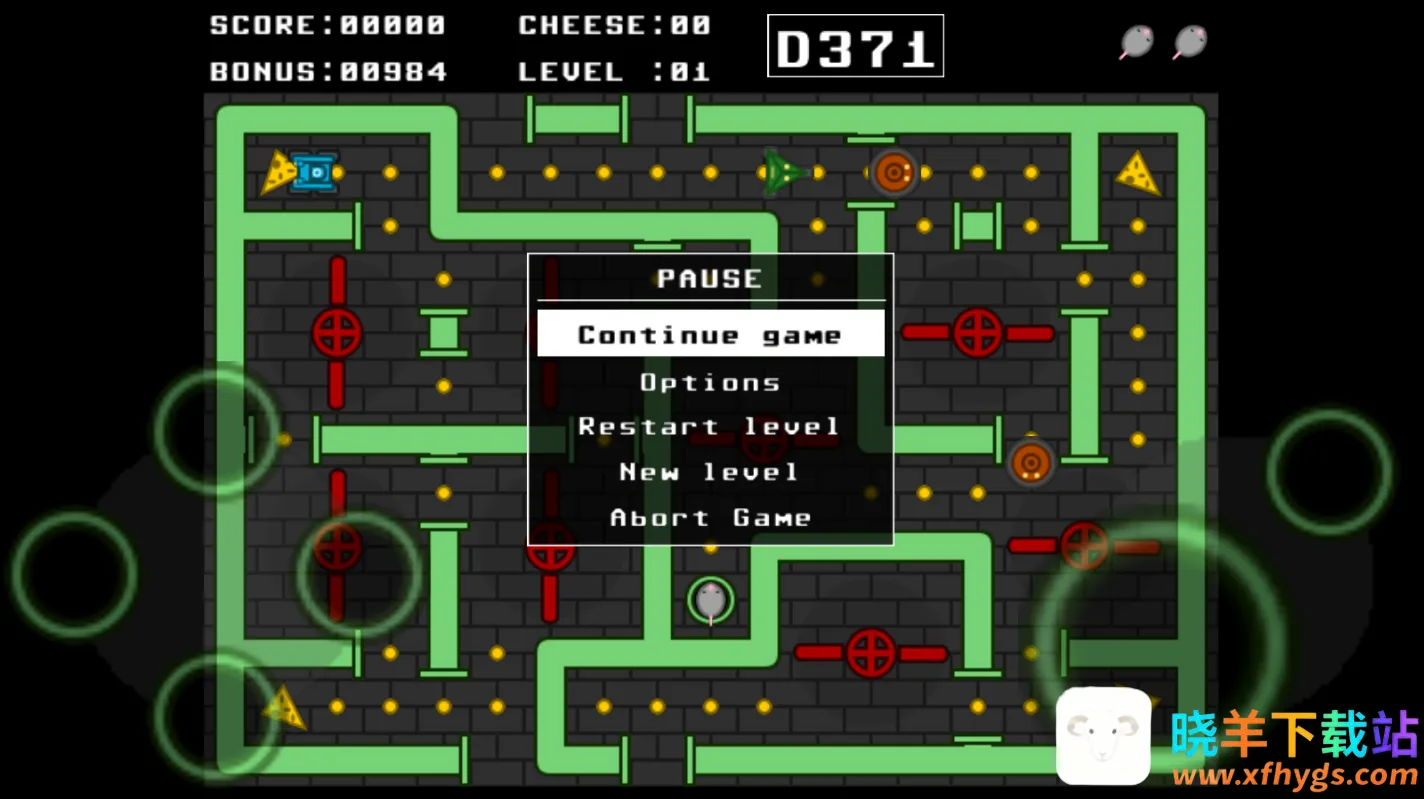
Task: Choose Restart level
Action: tap(710, 427)
